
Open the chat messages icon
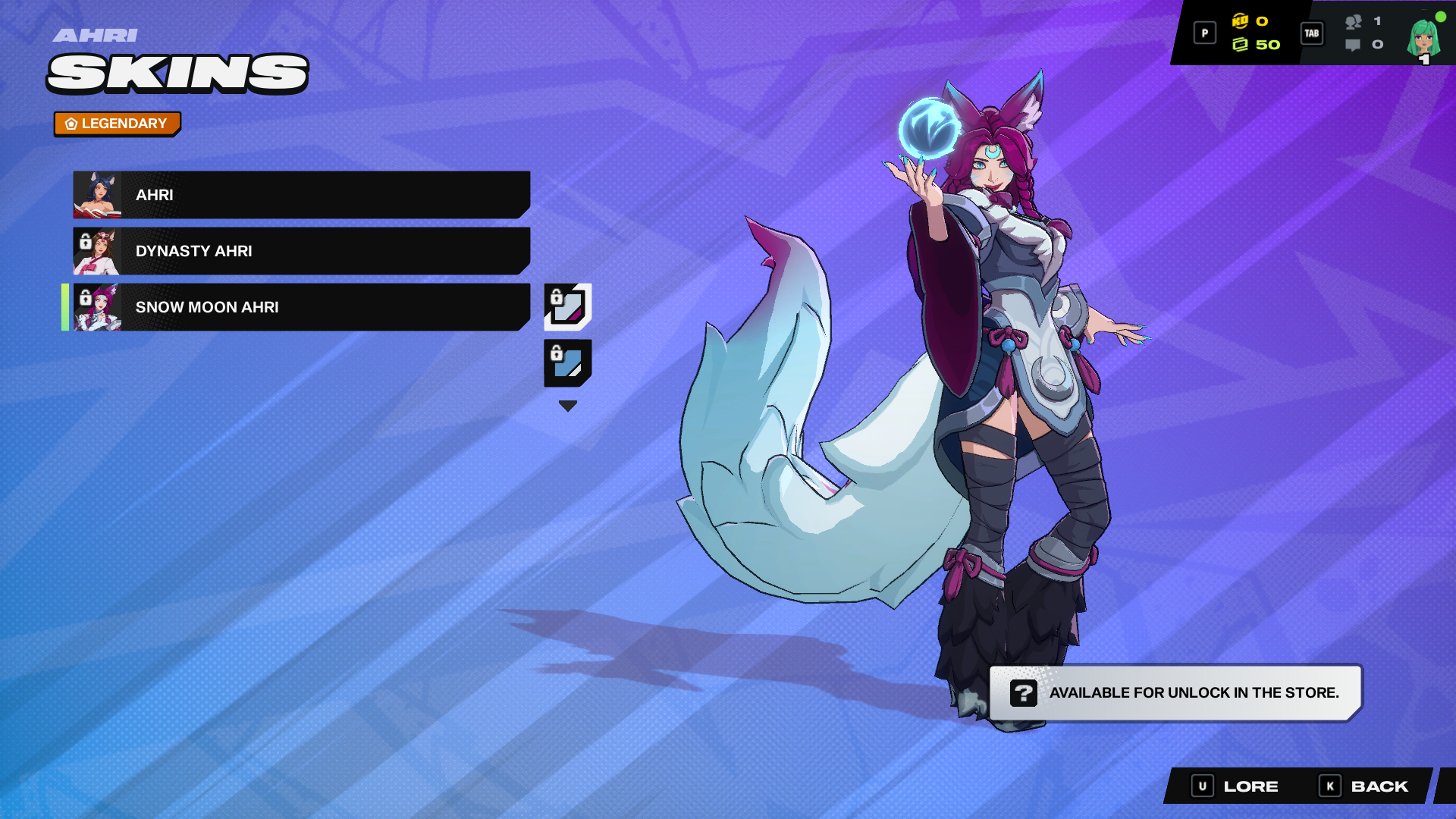coord(1353,45)
